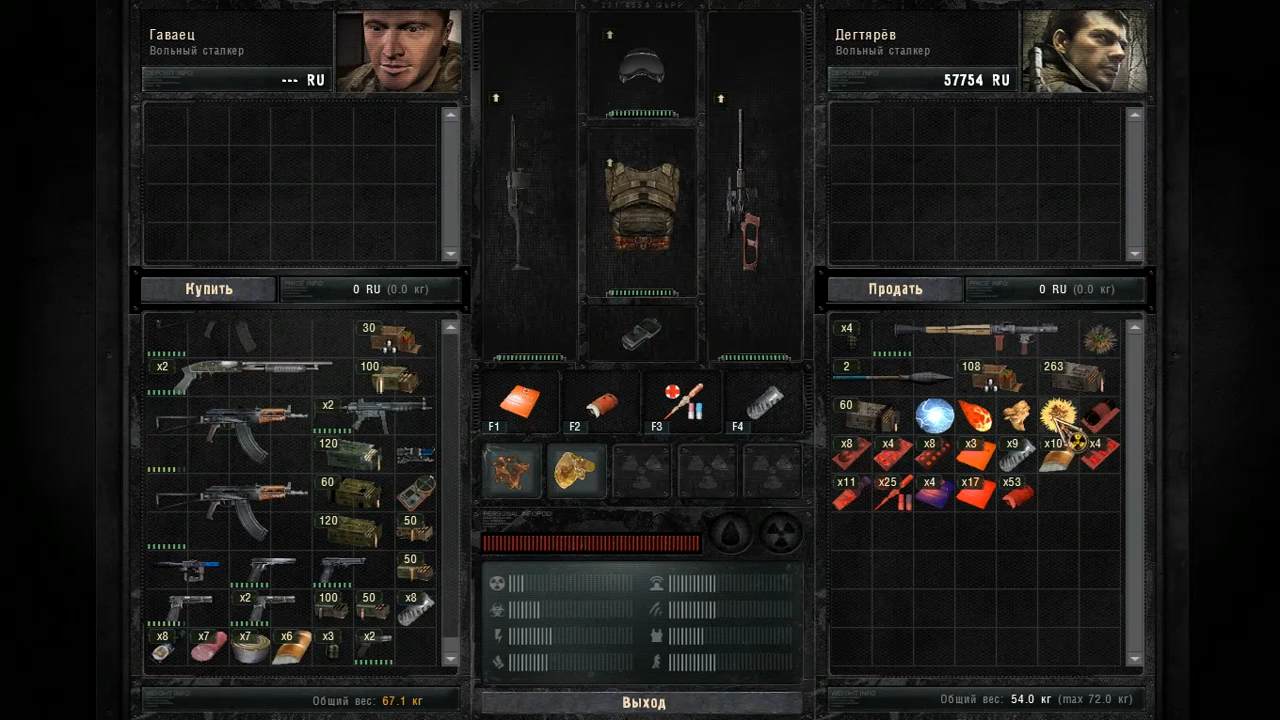
Task: Pick the x7 sausage food from trader
Action: (208, 646)
